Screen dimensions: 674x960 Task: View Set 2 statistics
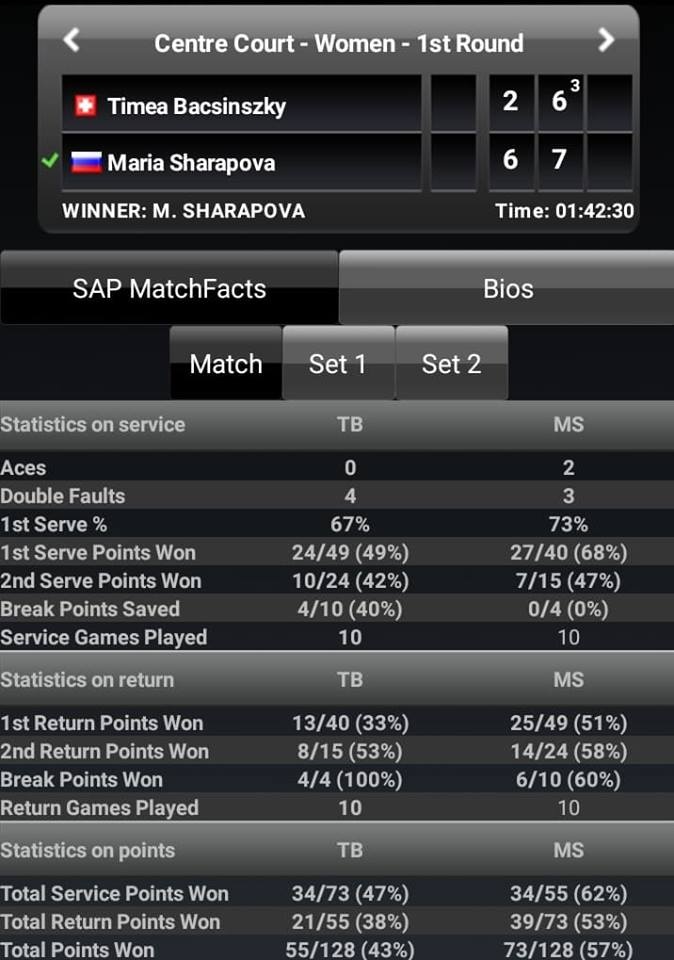click(451, 364)
